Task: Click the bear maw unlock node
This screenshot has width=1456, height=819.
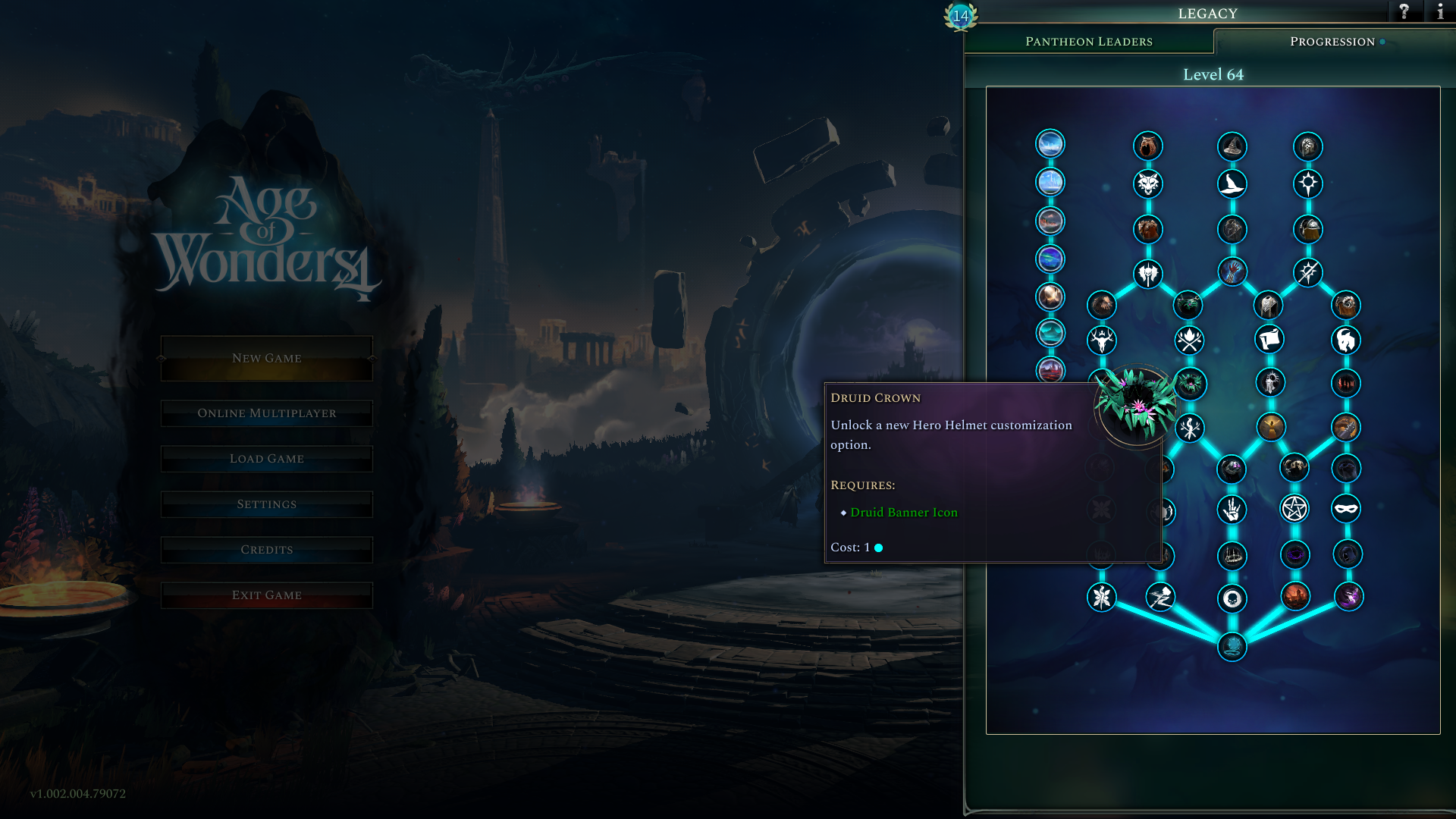Action: coord(1147,146)
